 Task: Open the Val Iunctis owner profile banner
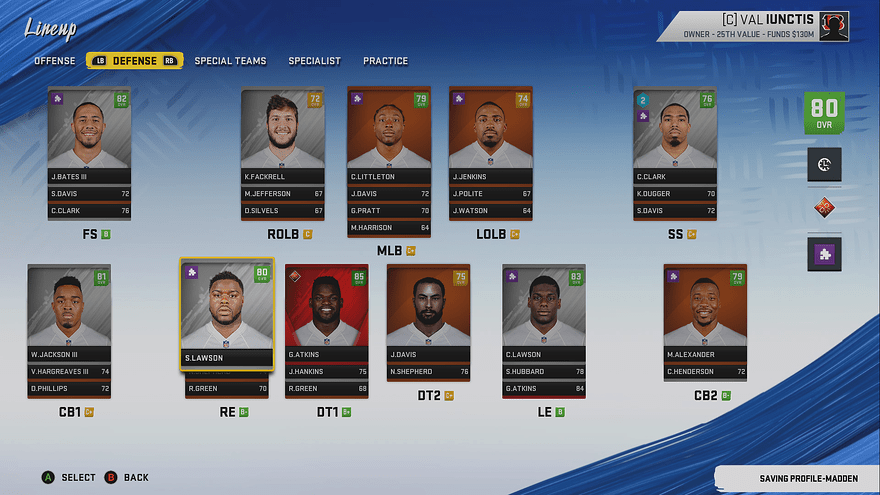coord(765,25)
